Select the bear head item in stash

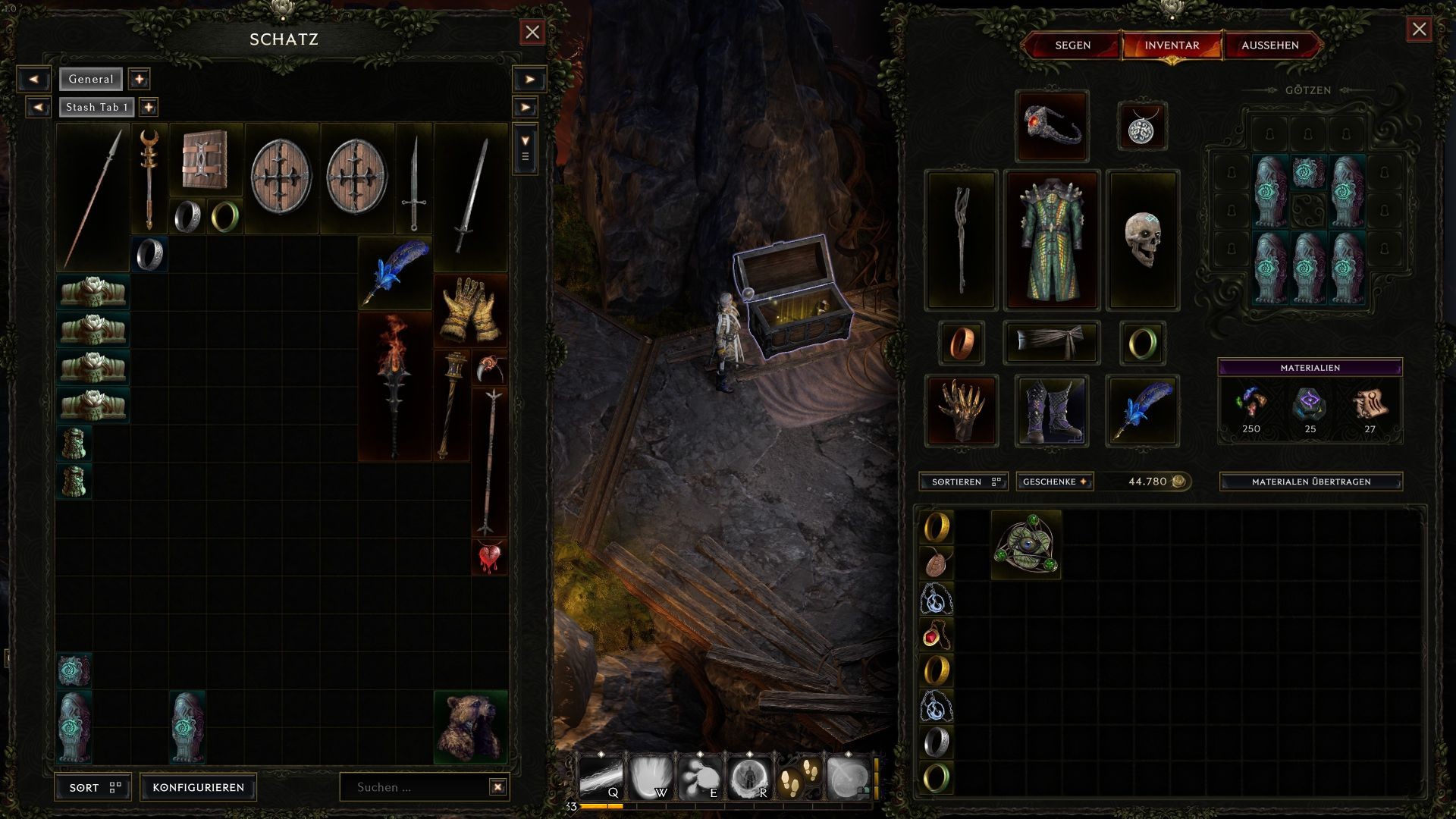[470, 726]
